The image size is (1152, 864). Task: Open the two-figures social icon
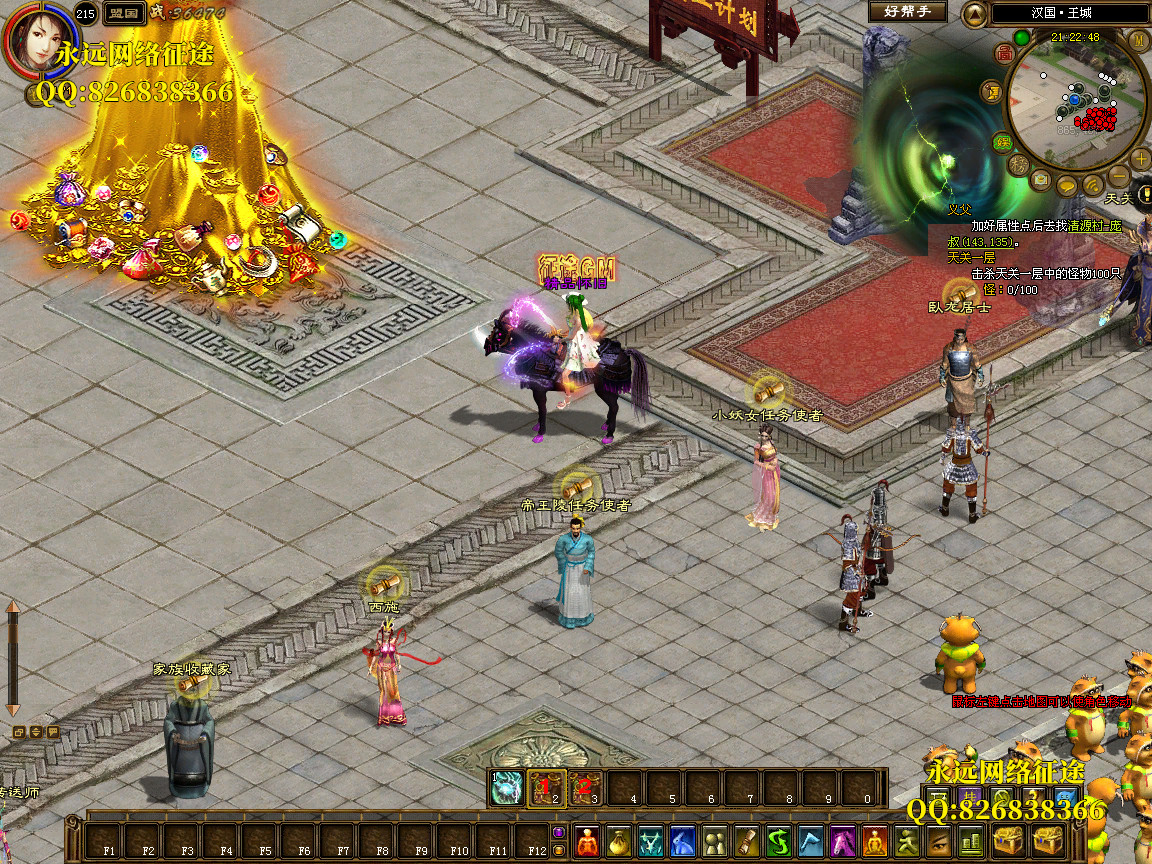point(714,841)
